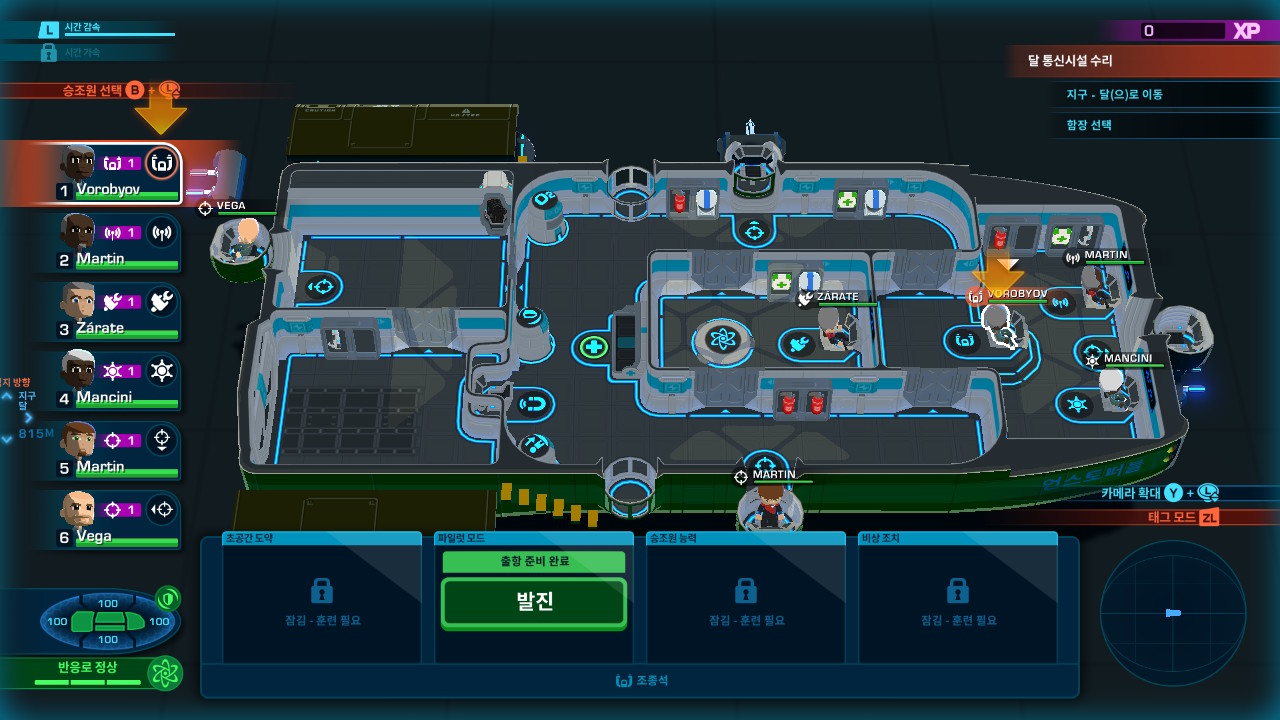Expand the locked 시간 가속 option
This screenshot has height=720, width=1280.
pyautogui.click(x=85, y=51)
